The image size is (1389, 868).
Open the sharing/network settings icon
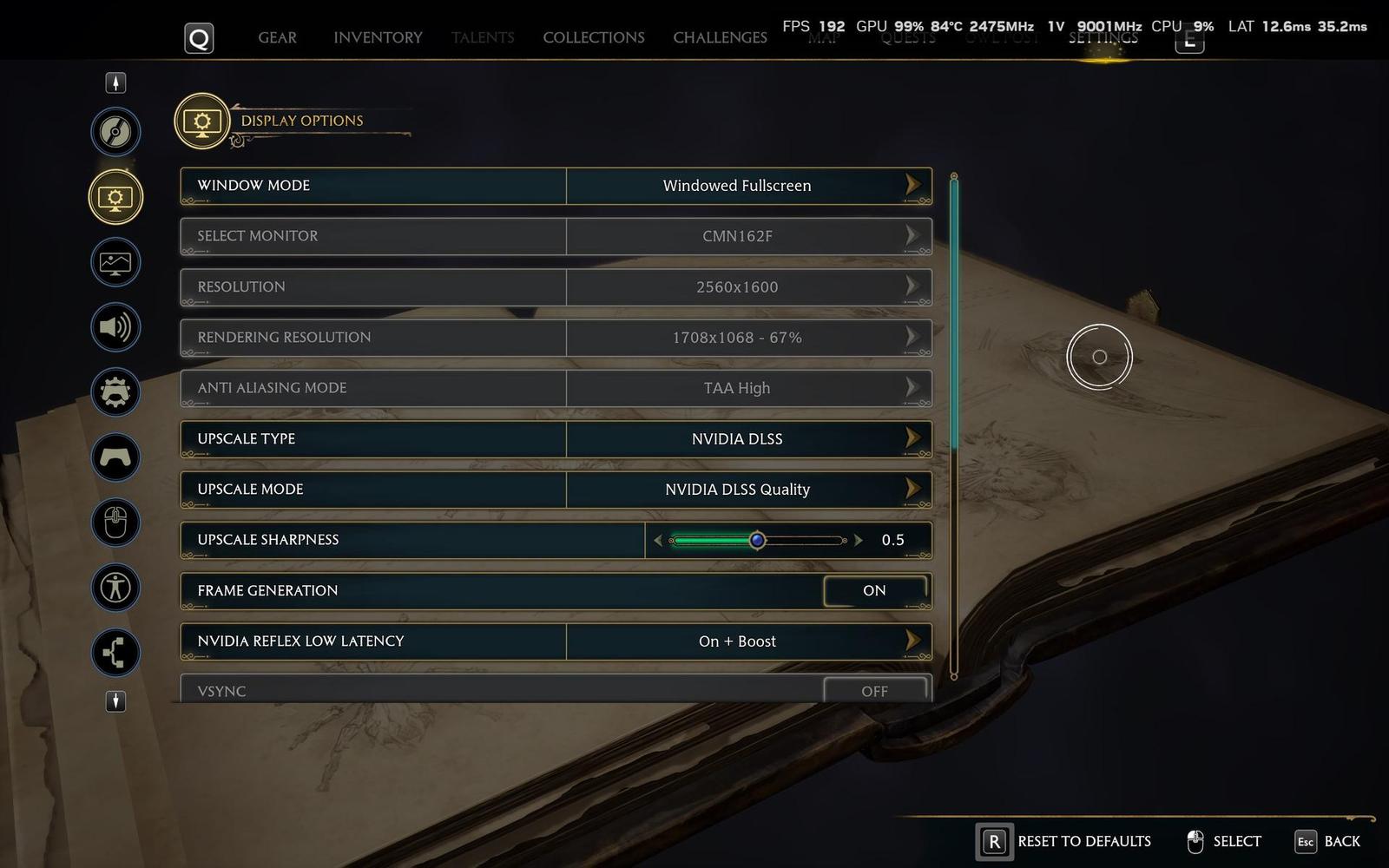[115, 653]
